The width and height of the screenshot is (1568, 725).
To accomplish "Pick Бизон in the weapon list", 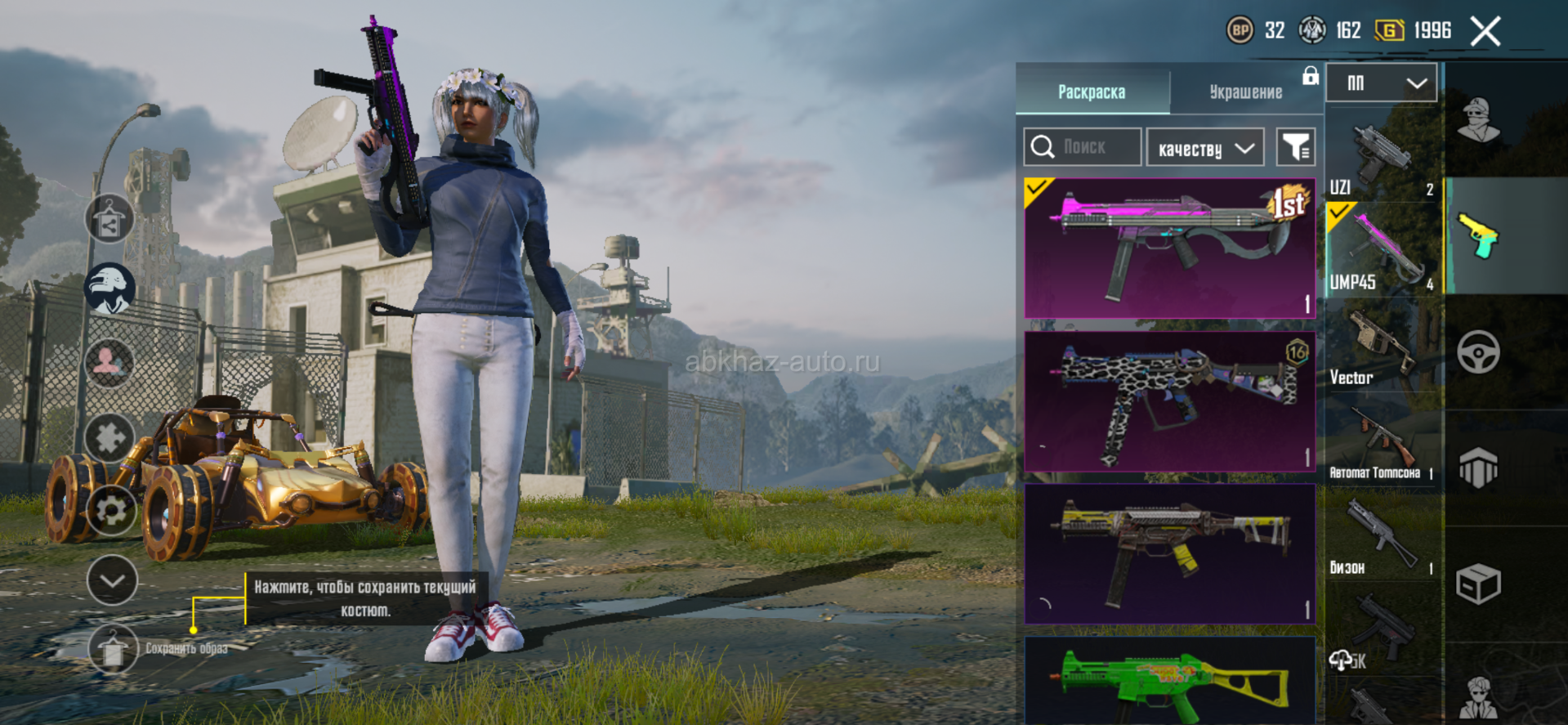I will tap(1381, 539).
